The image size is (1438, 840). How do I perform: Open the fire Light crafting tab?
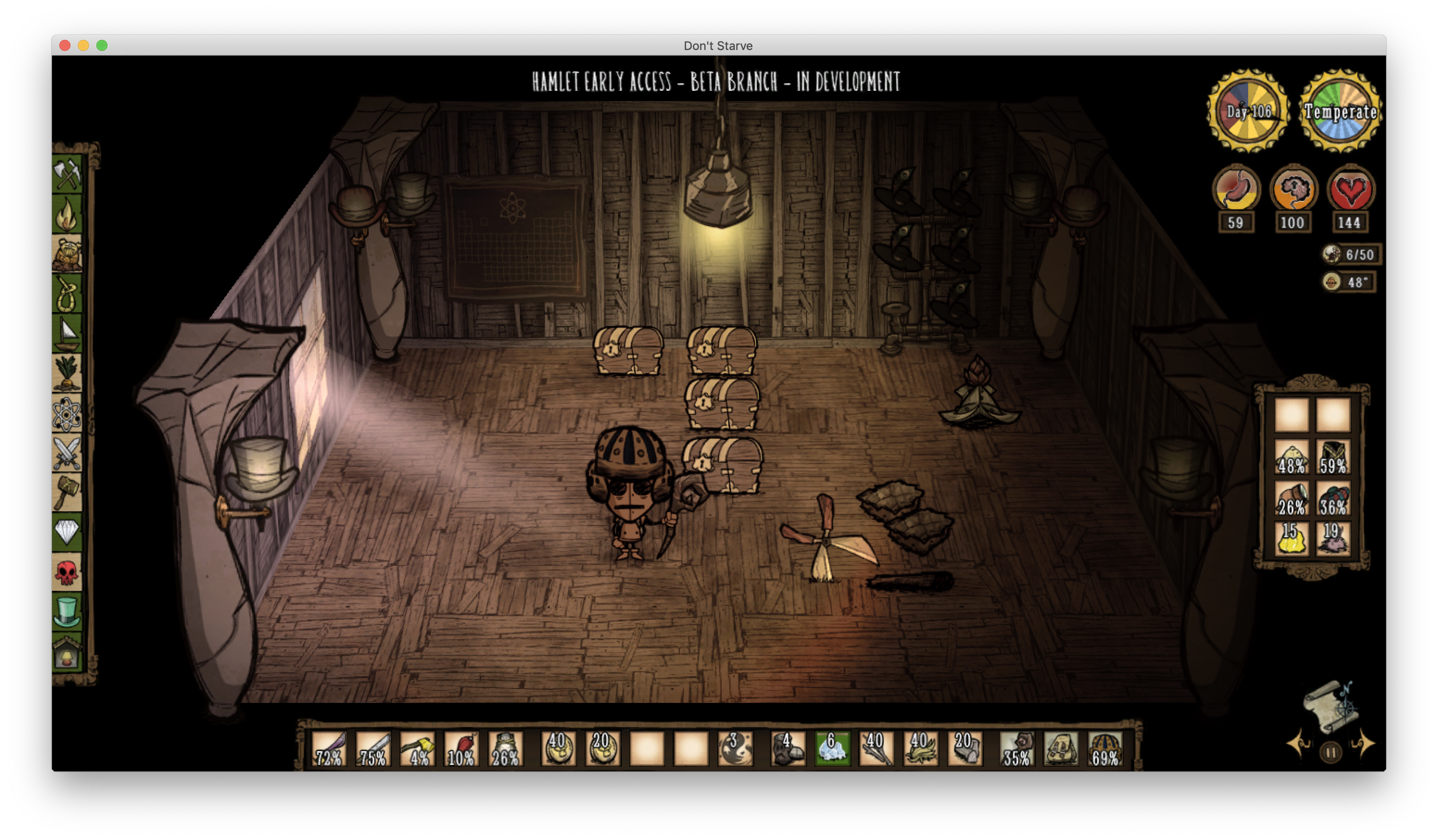coord(67,213)
